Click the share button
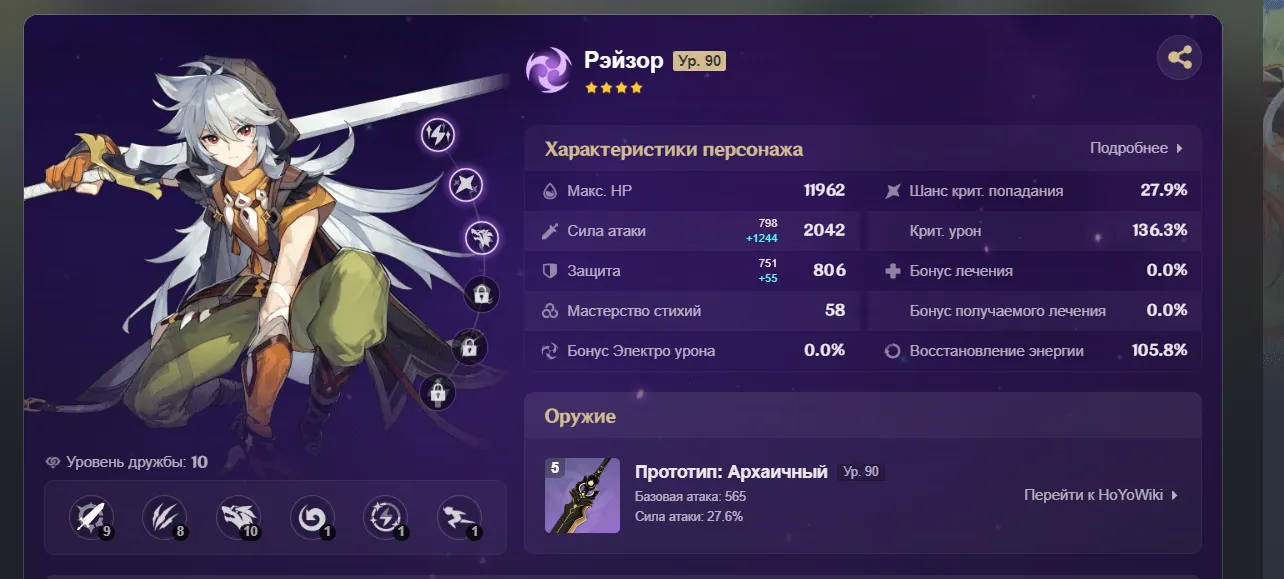The image size is (1284, 579). [x=1179, y=58]
